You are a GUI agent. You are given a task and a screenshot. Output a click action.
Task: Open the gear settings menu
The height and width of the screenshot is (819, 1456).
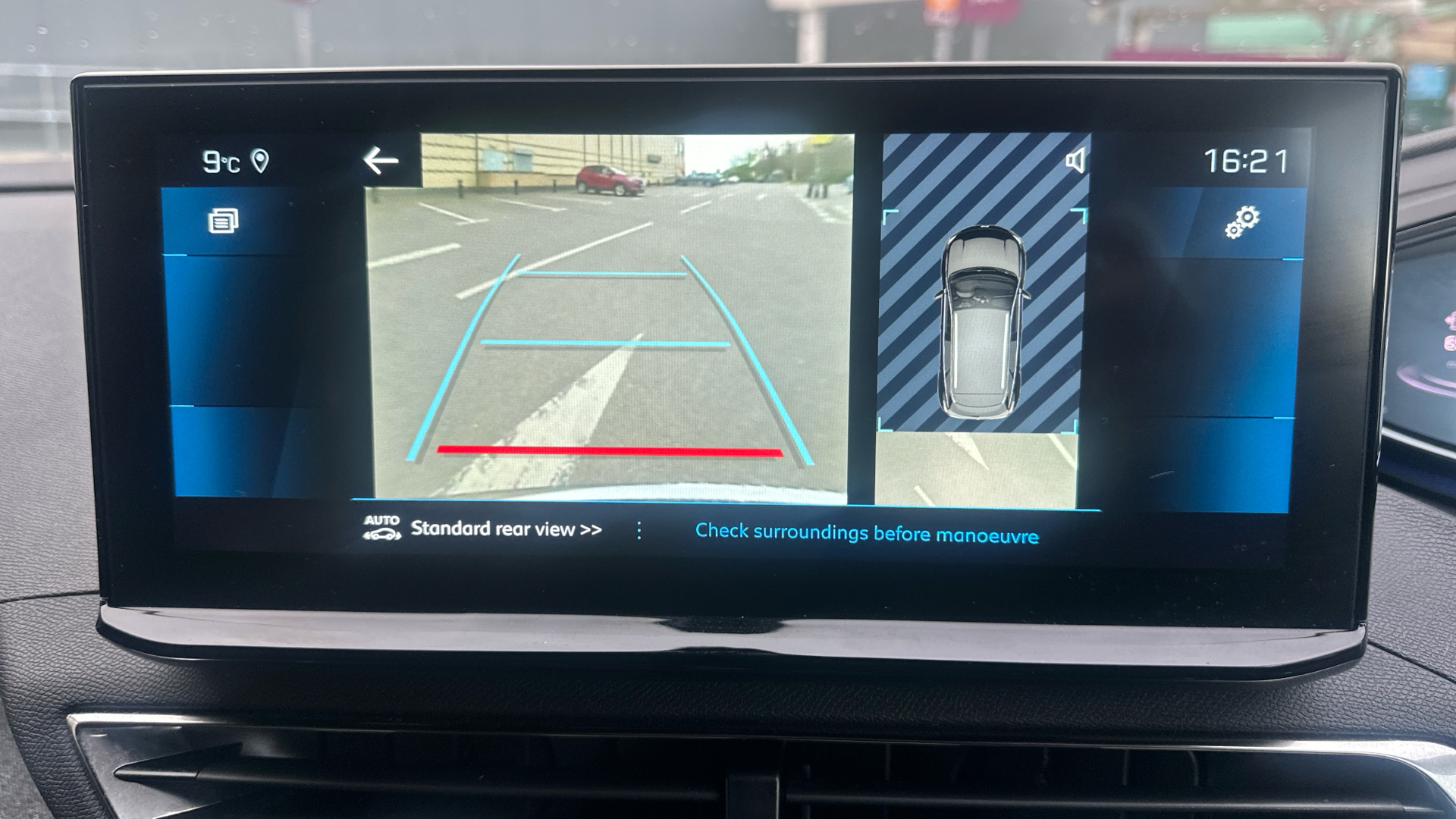[x=1241, y=221]
